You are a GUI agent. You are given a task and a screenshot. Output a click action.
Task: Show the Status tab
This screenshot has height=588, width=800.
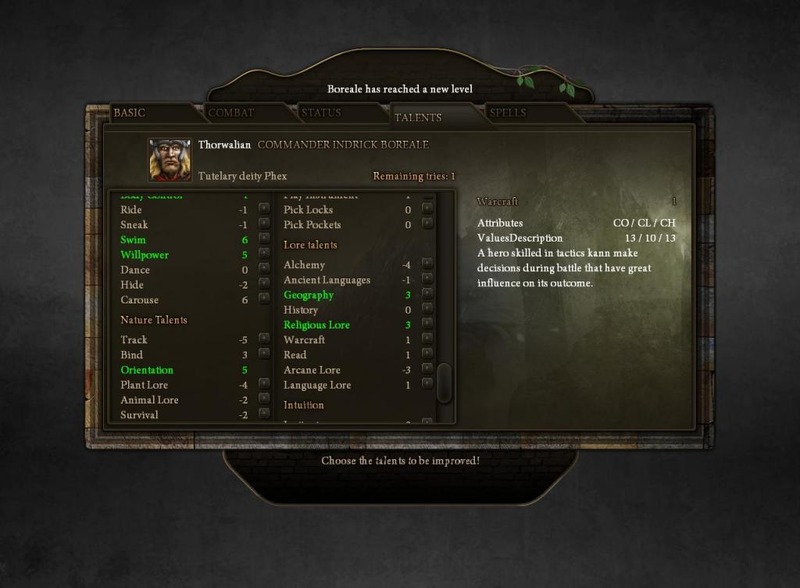[321, 113]
